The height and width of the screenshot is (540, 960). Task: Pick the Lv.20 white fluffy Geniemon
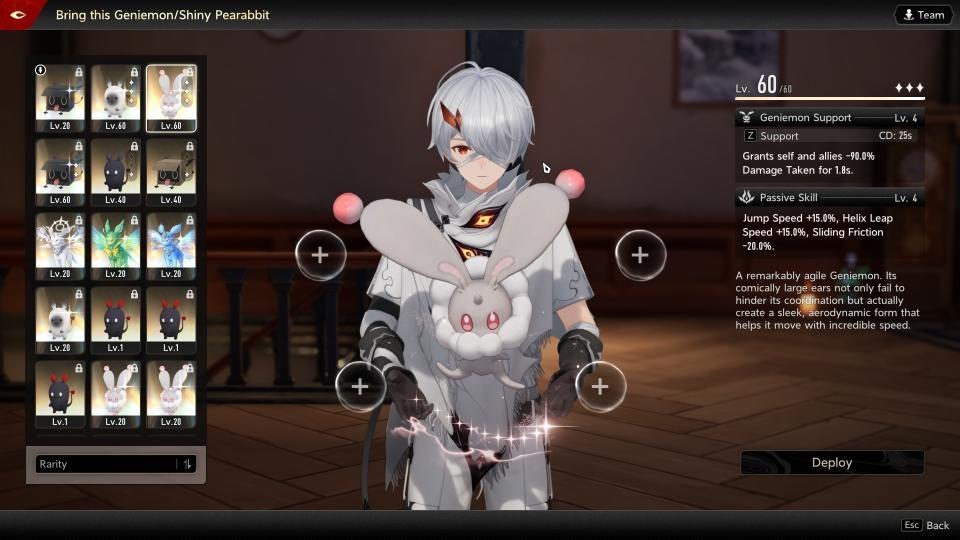click(x=60, y=320)
